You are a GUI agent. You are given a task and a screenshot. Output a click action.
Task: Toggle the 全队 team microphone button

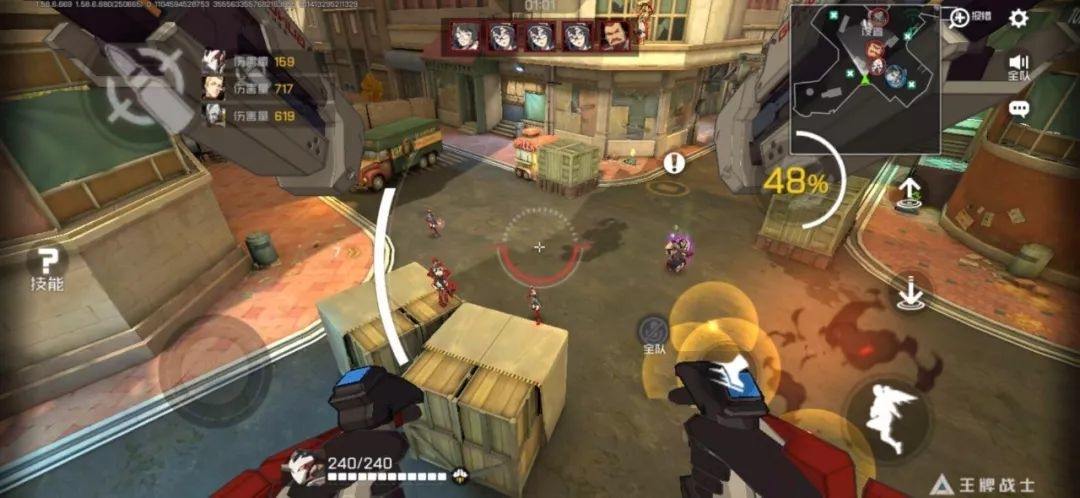[654, 332]
